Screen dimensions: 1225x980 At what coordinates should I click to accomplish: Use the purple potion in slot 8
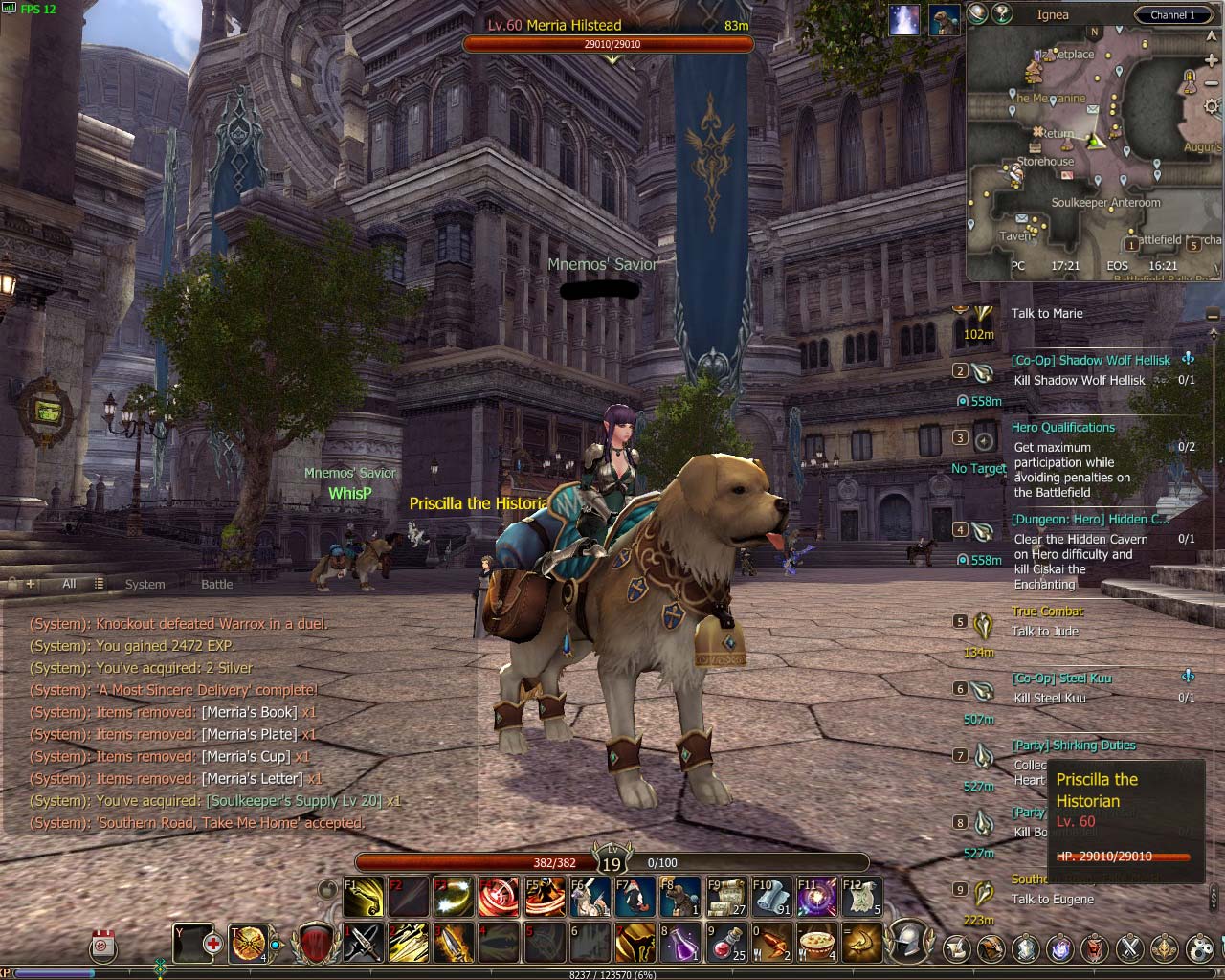(x=680, y=943)
